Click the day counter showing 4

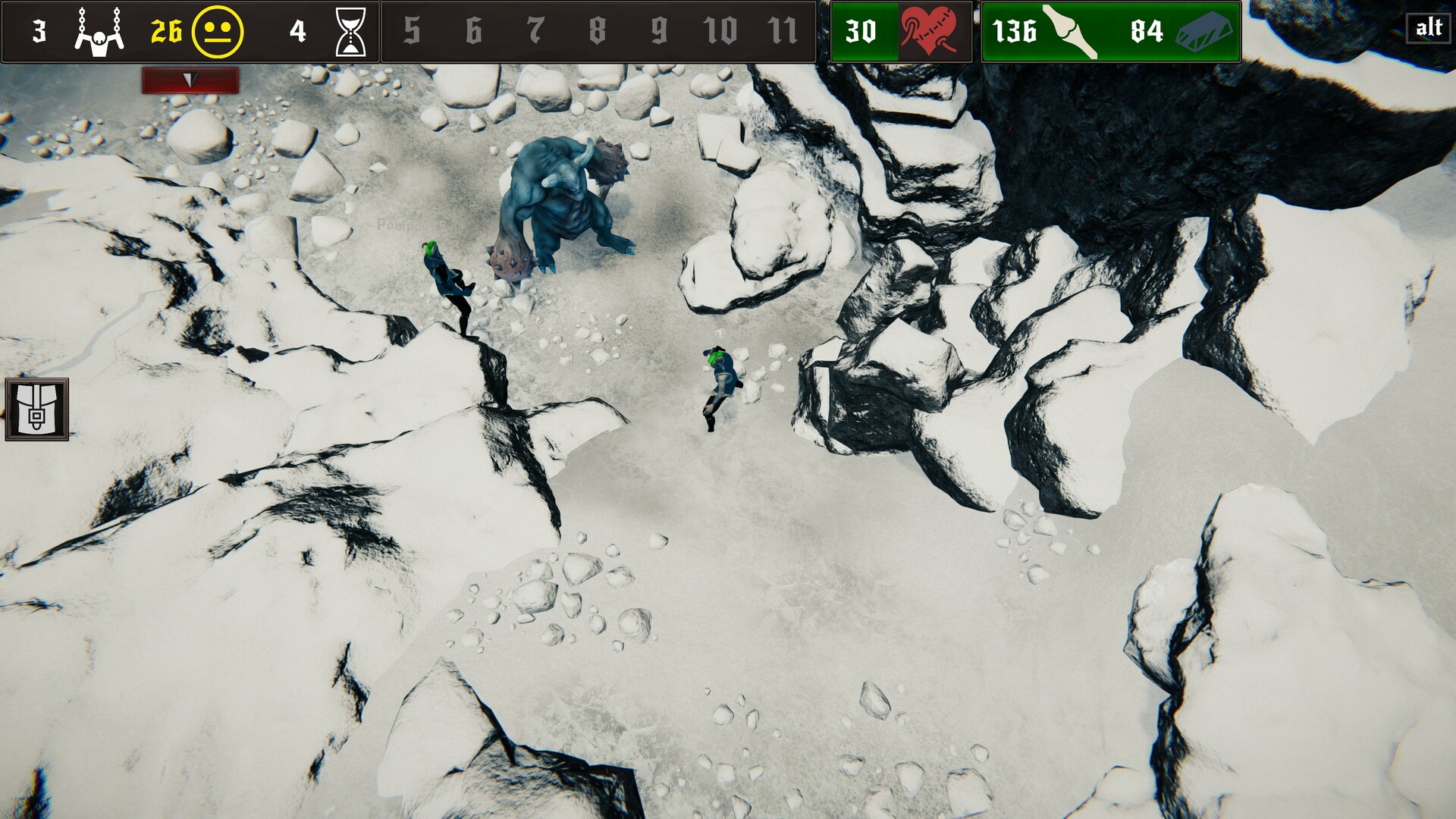pyautogui.click(x=297, y=31)
